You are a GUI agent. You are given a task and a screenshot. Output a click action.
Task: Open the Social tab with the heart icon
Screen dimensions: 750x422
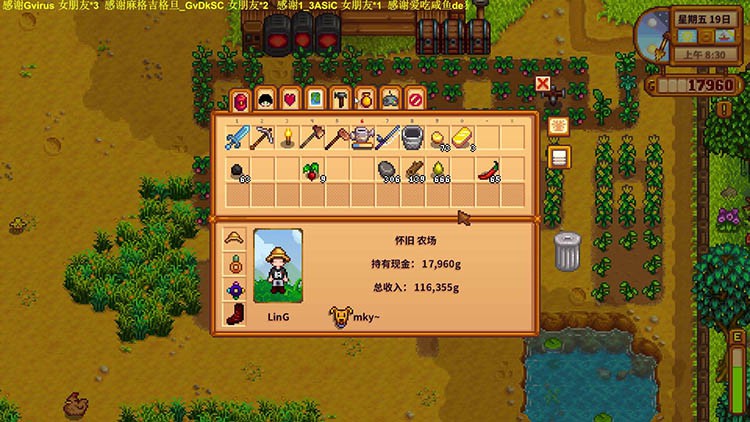pos(290,99)
